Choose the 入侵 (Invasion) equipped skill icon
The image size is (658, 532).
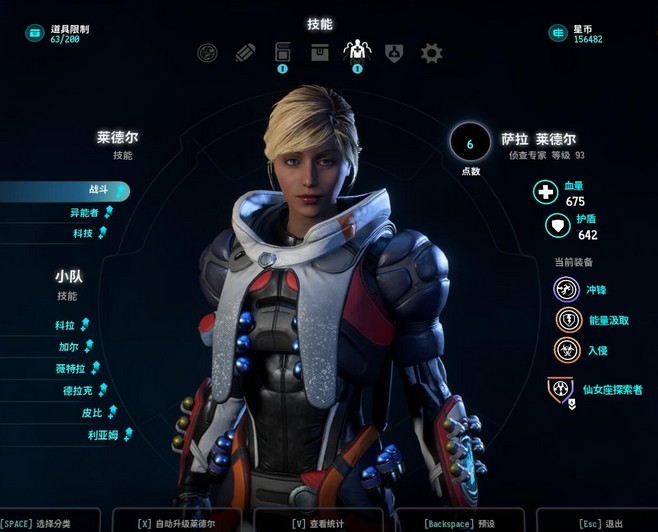[x=567, y=351]
